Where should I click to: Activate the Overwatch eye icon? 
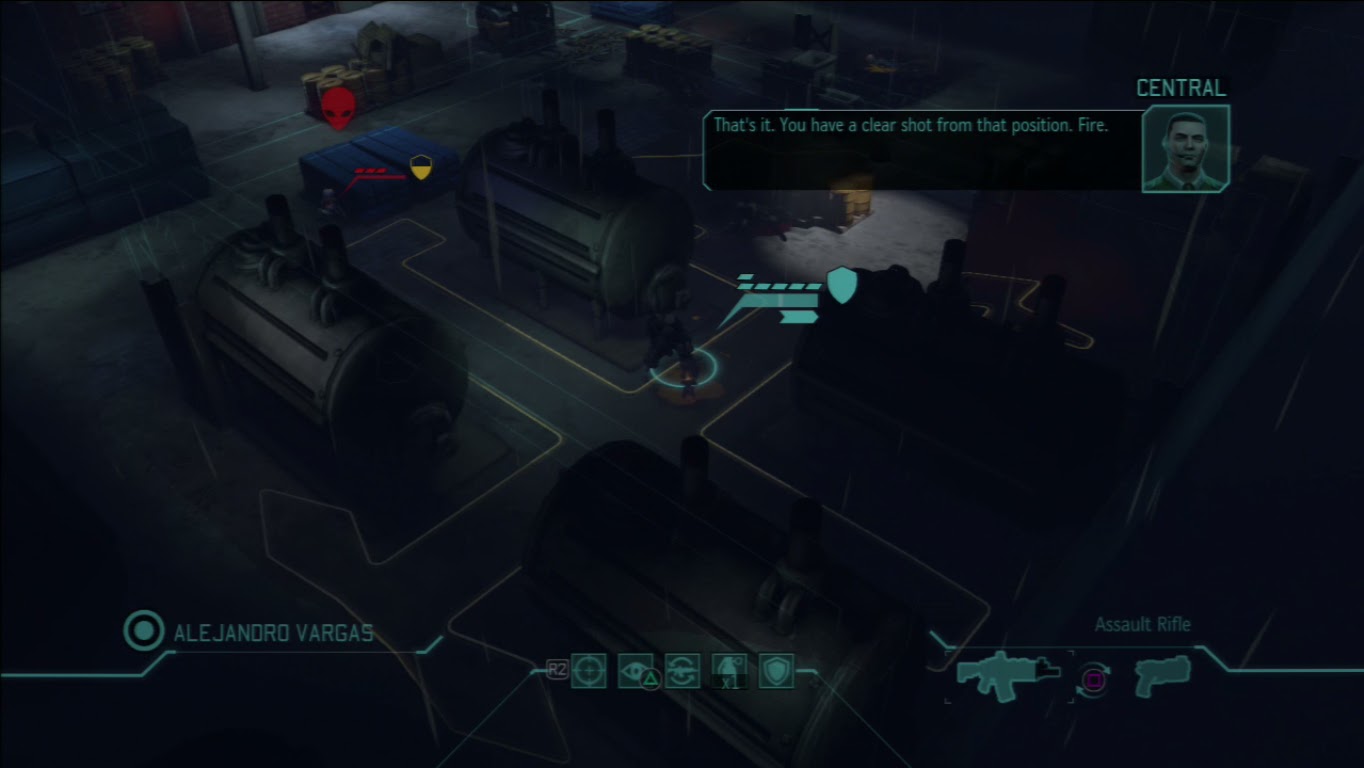tap(635, 671)
